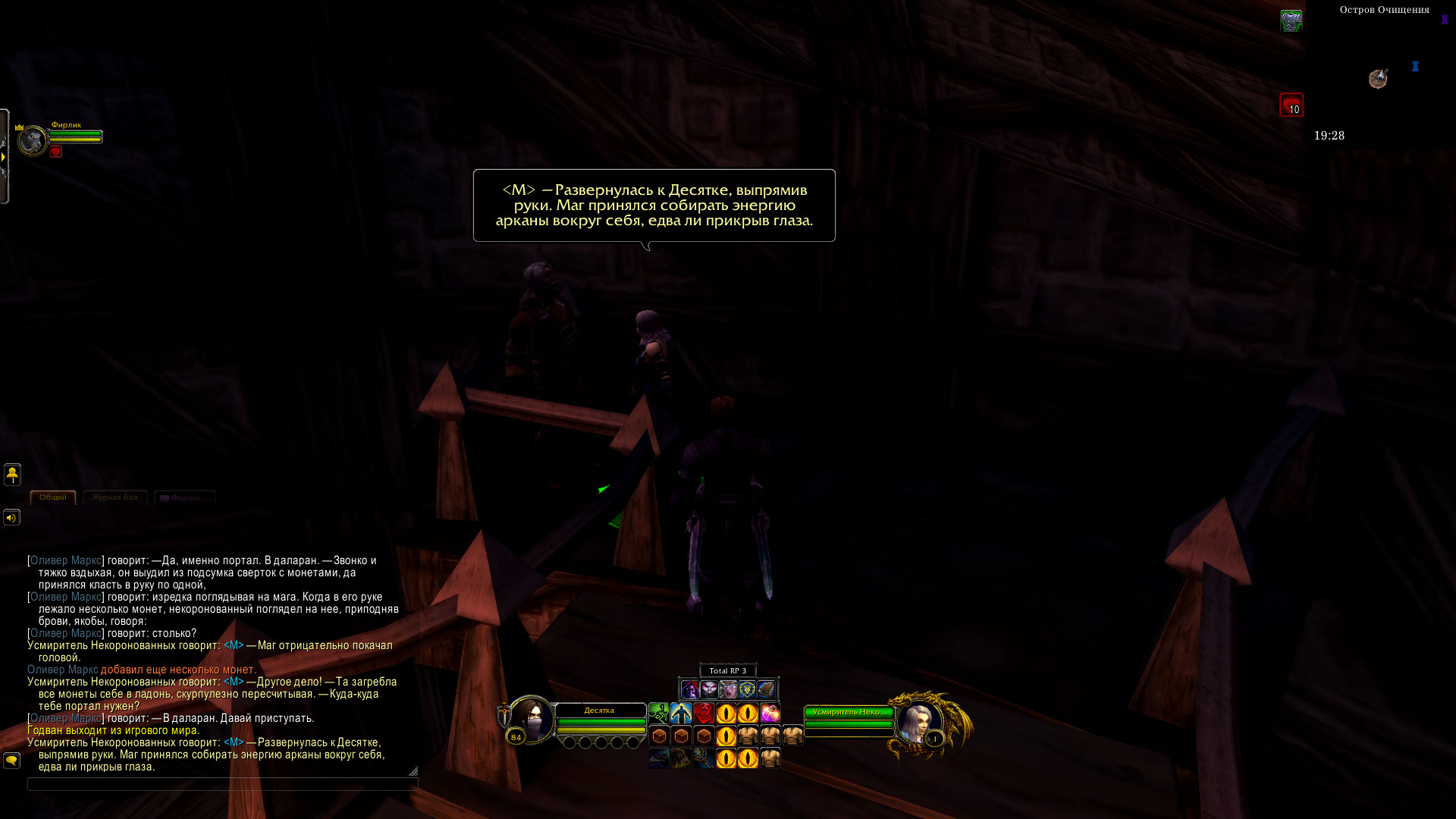Open the Журнал боя combat log tab

click(x=115, y=497)
